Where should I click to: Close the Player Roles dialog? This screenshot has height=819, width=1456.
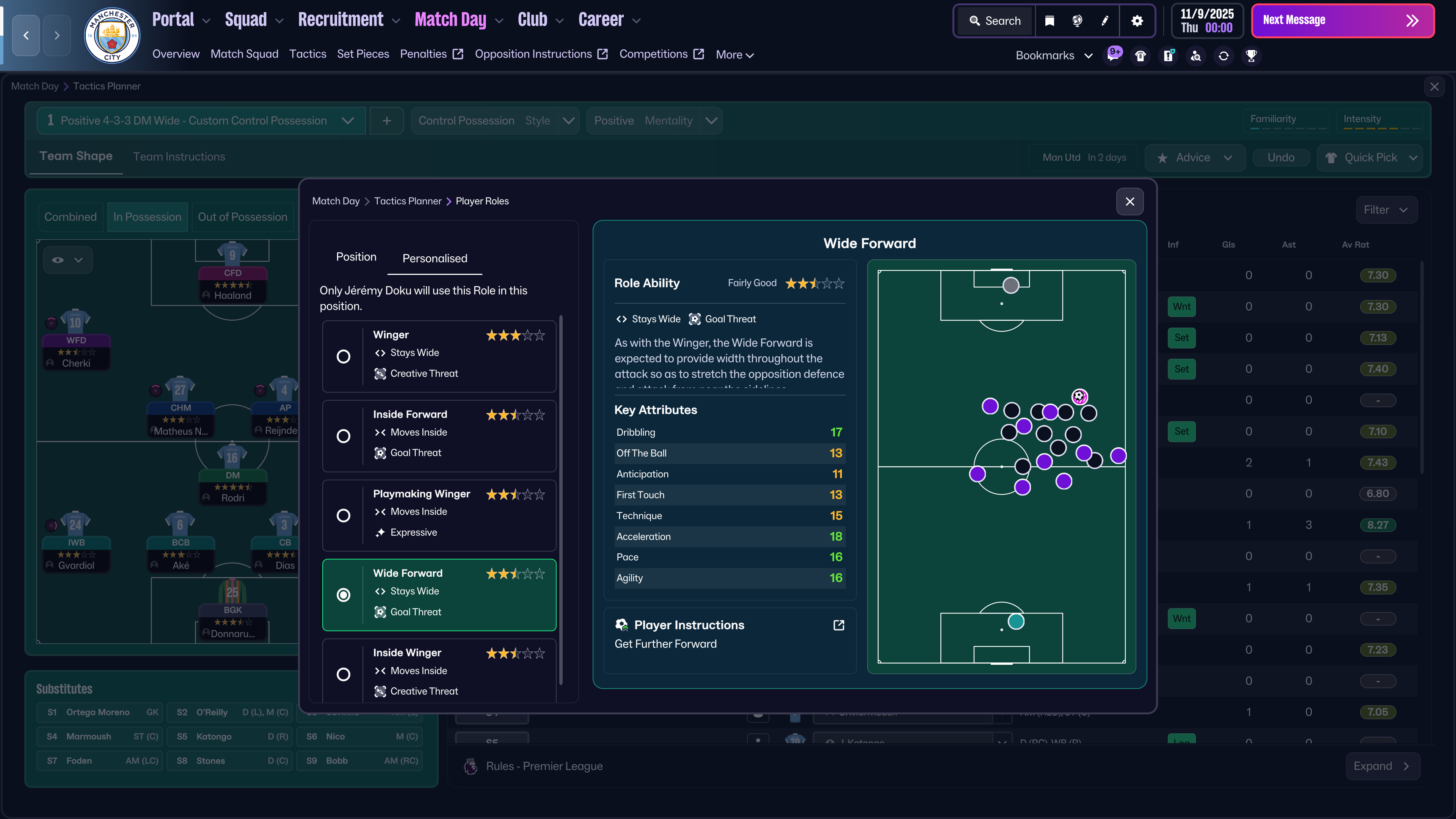click(1129, 202)
